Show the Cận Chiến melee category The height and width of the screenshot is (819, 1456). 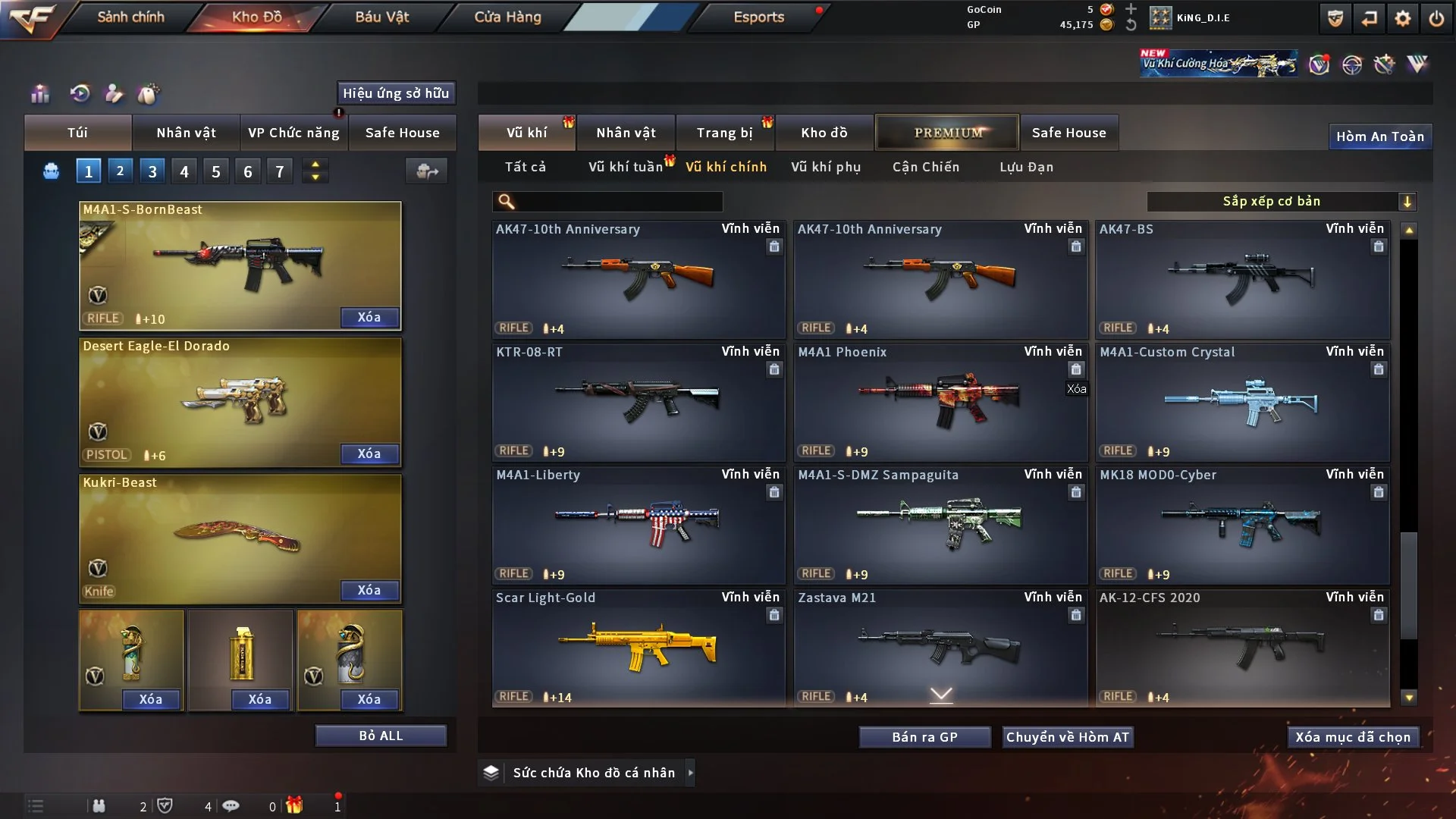925,167
